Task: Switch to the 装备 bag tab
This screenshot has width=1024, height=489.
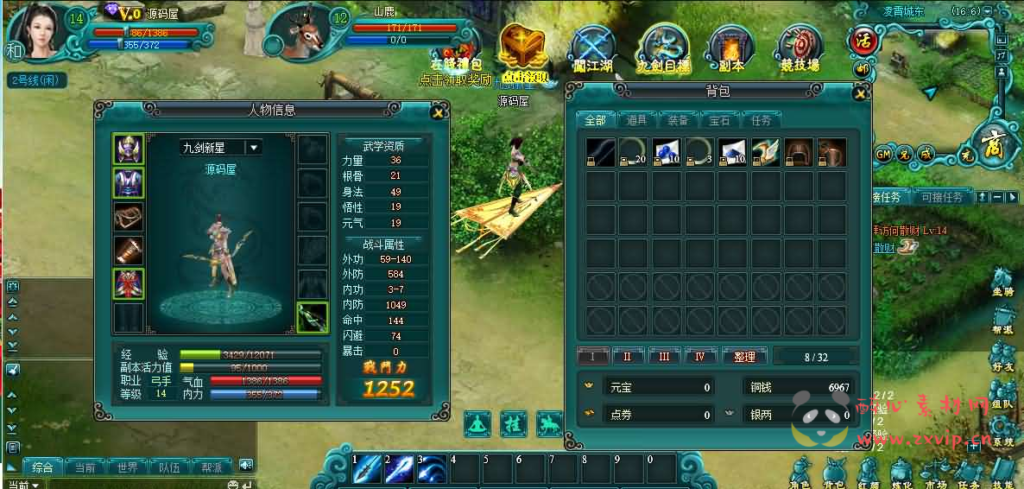Action: point(677,120)
